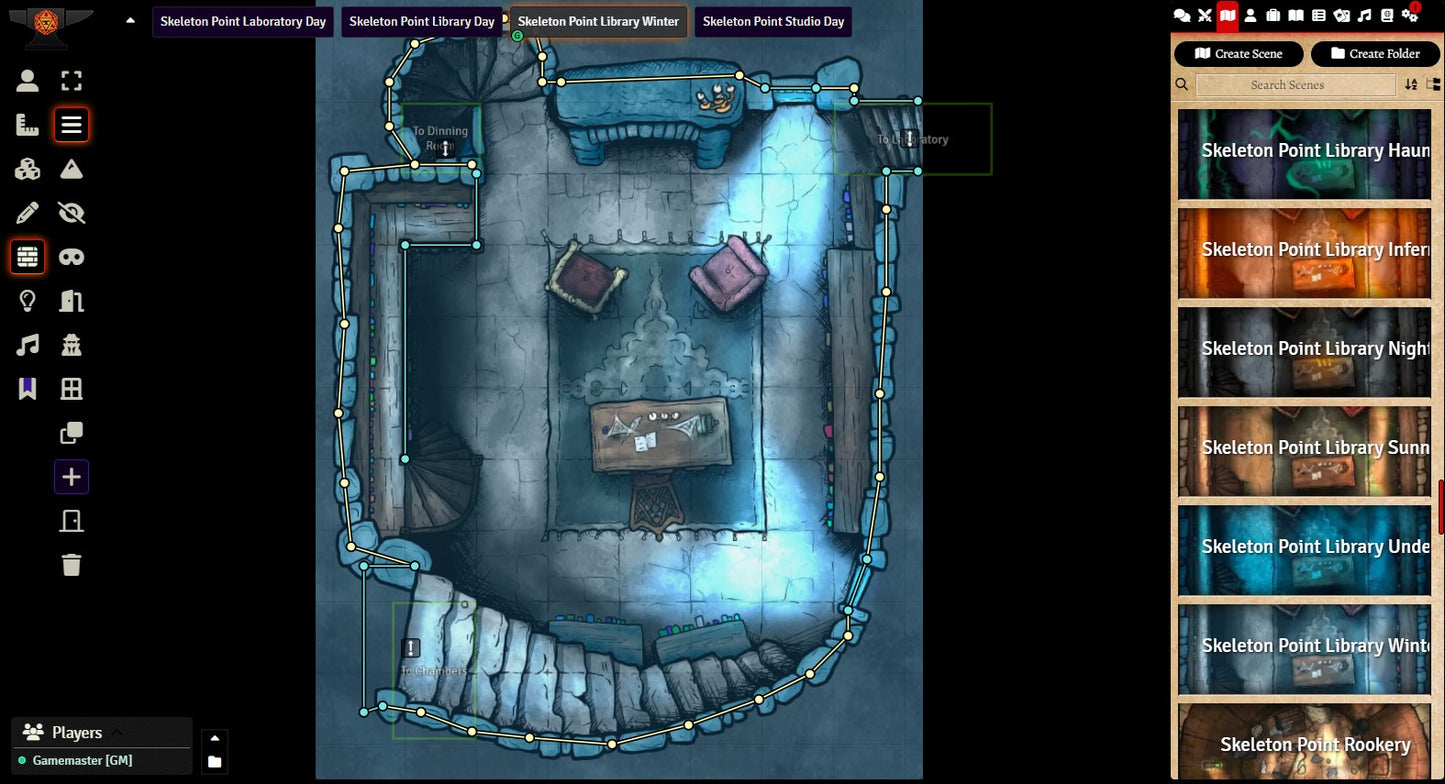The height and width of the screenshot is (784, 1445).
Task: Toggle the sort order of the scenes list
Action: [x=1411, y=85]
